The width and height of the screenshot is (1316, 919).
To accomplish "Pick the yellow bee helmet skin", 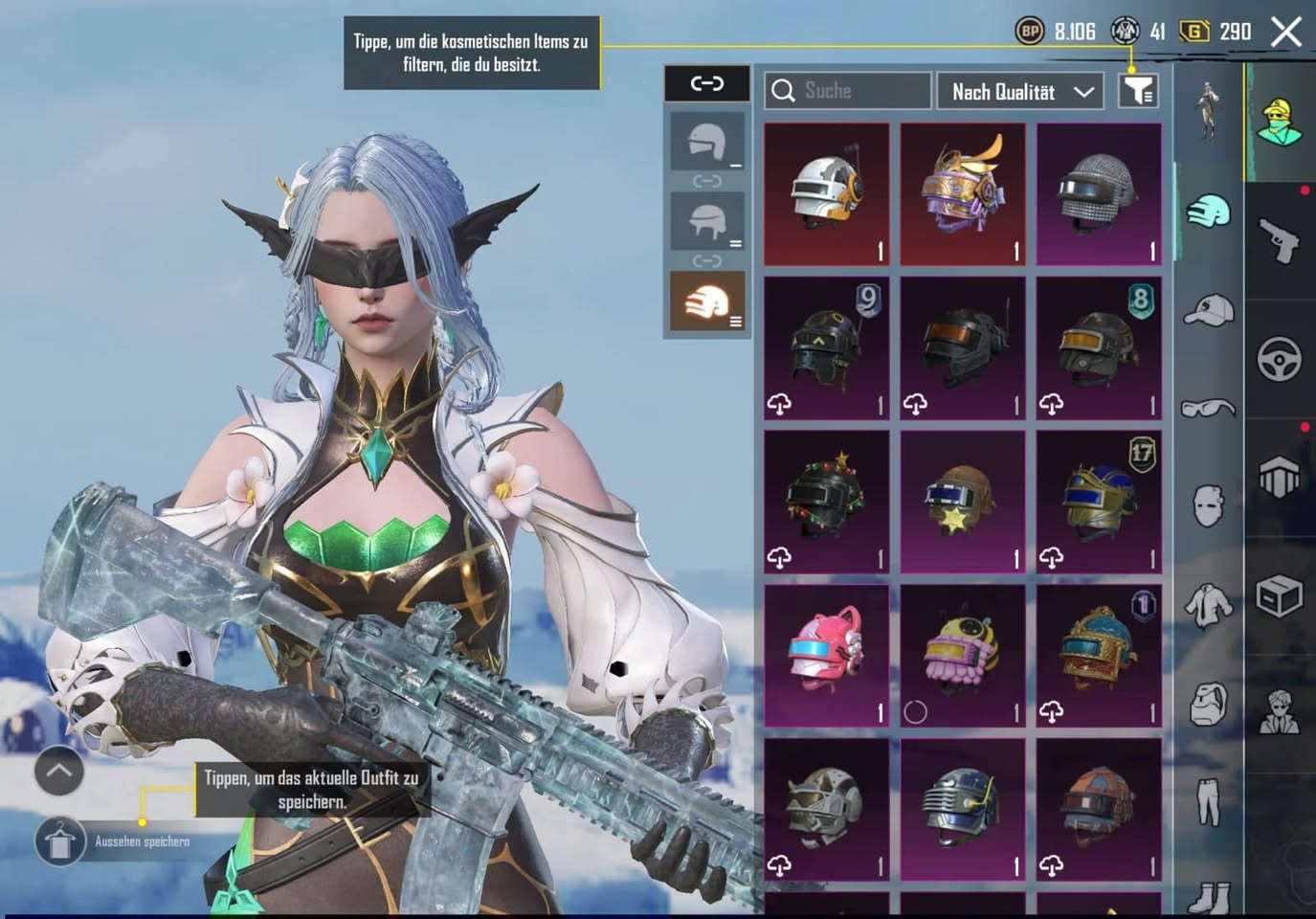I will 963,656.
